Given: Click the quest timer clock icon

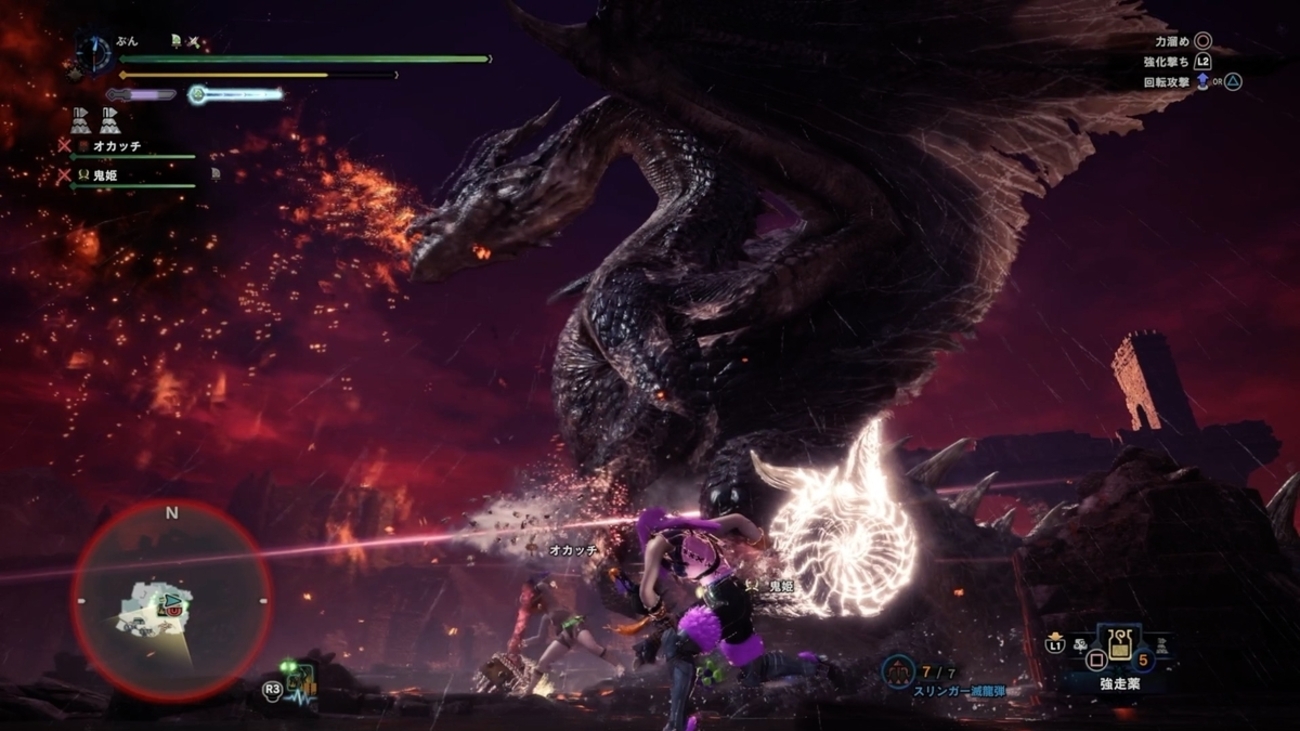Looking at the screenshot, I should click(94, 53).
